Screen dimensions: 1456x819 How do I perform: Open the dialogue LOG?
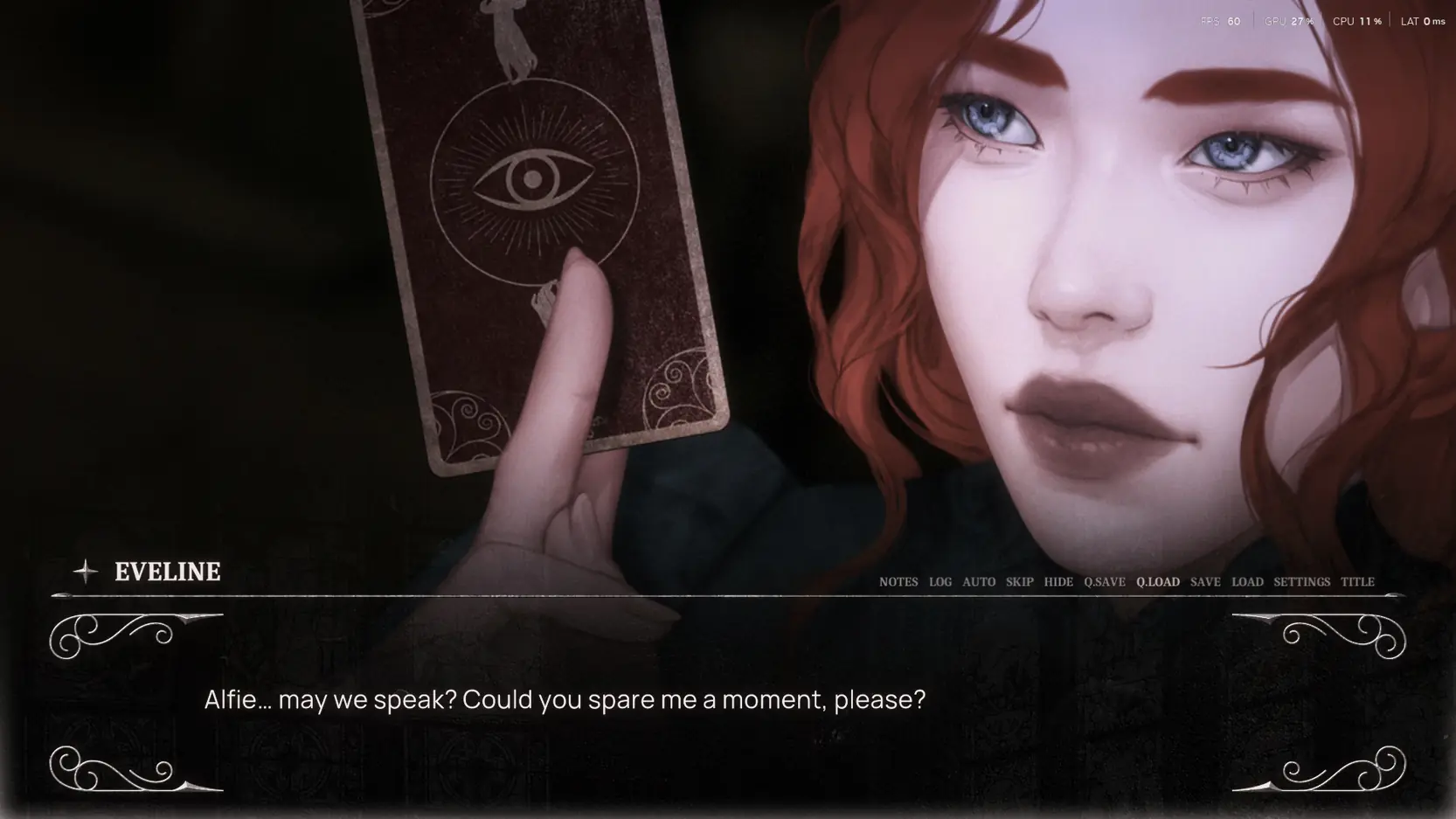click(x=940, y=581)
